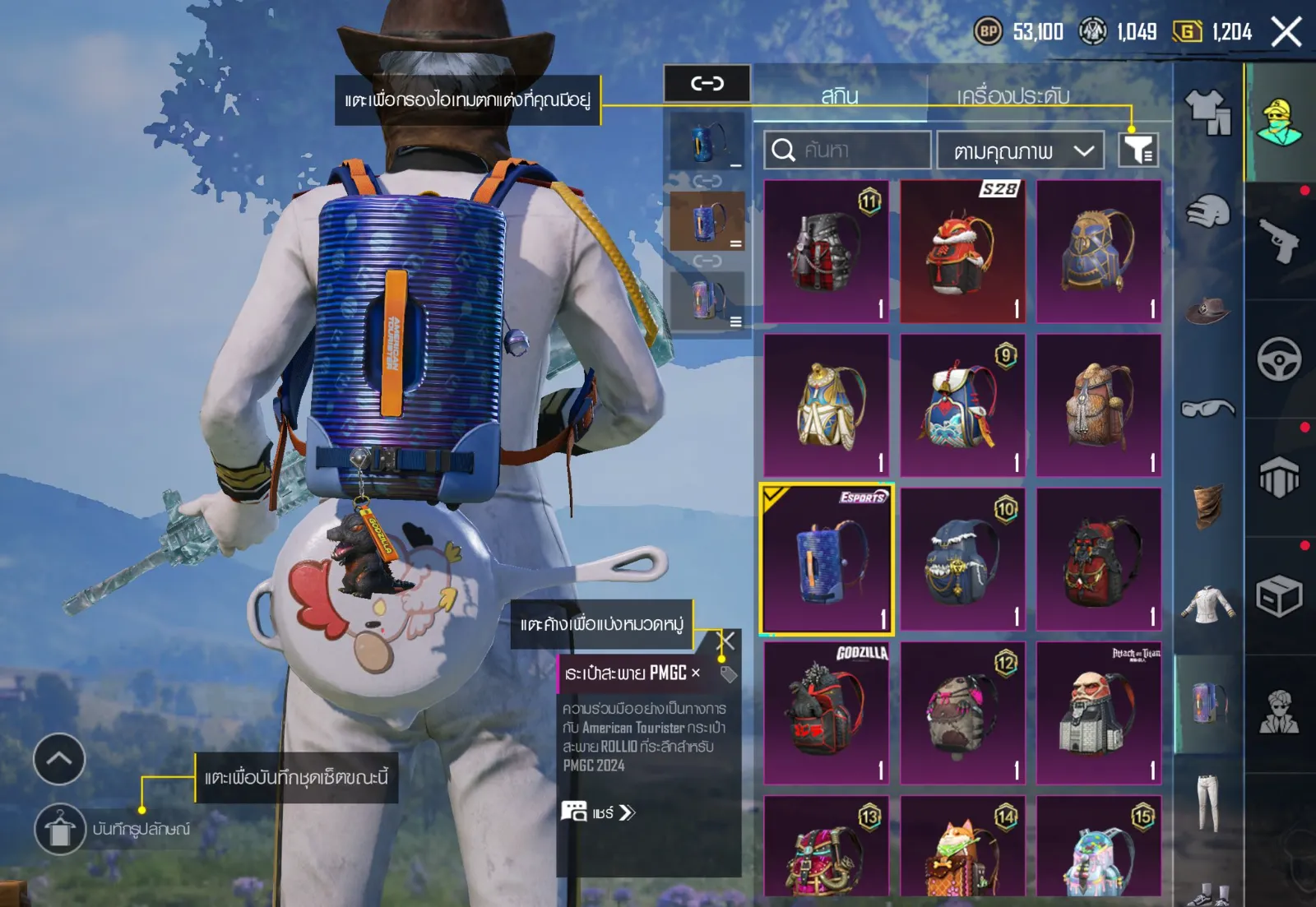Select the Godzilla backpack skin
This screenshot has width=1316, height=907.
tap(827, 713)
